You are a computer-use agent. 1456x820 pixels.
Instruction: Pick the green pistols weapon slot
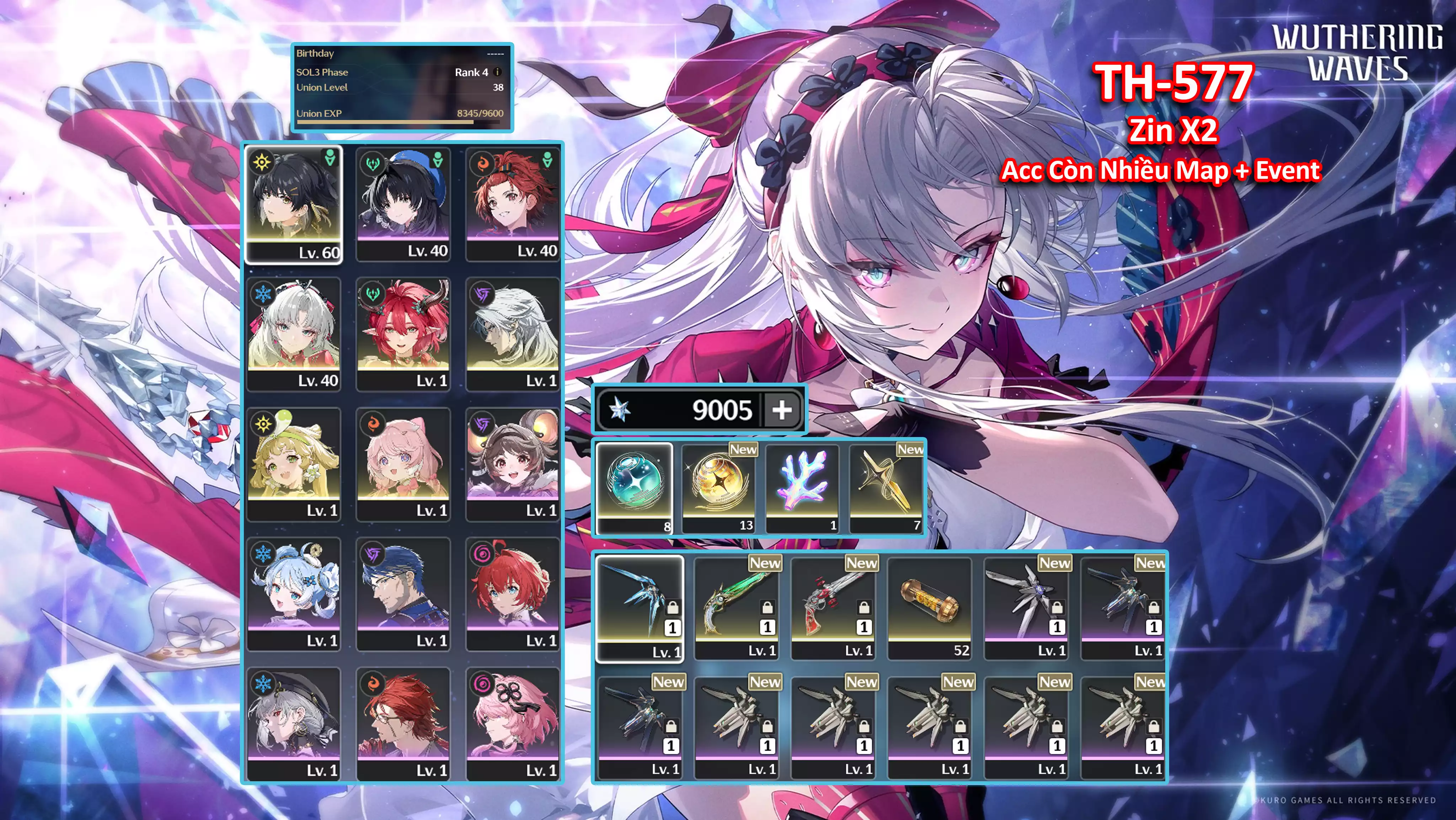736,608
